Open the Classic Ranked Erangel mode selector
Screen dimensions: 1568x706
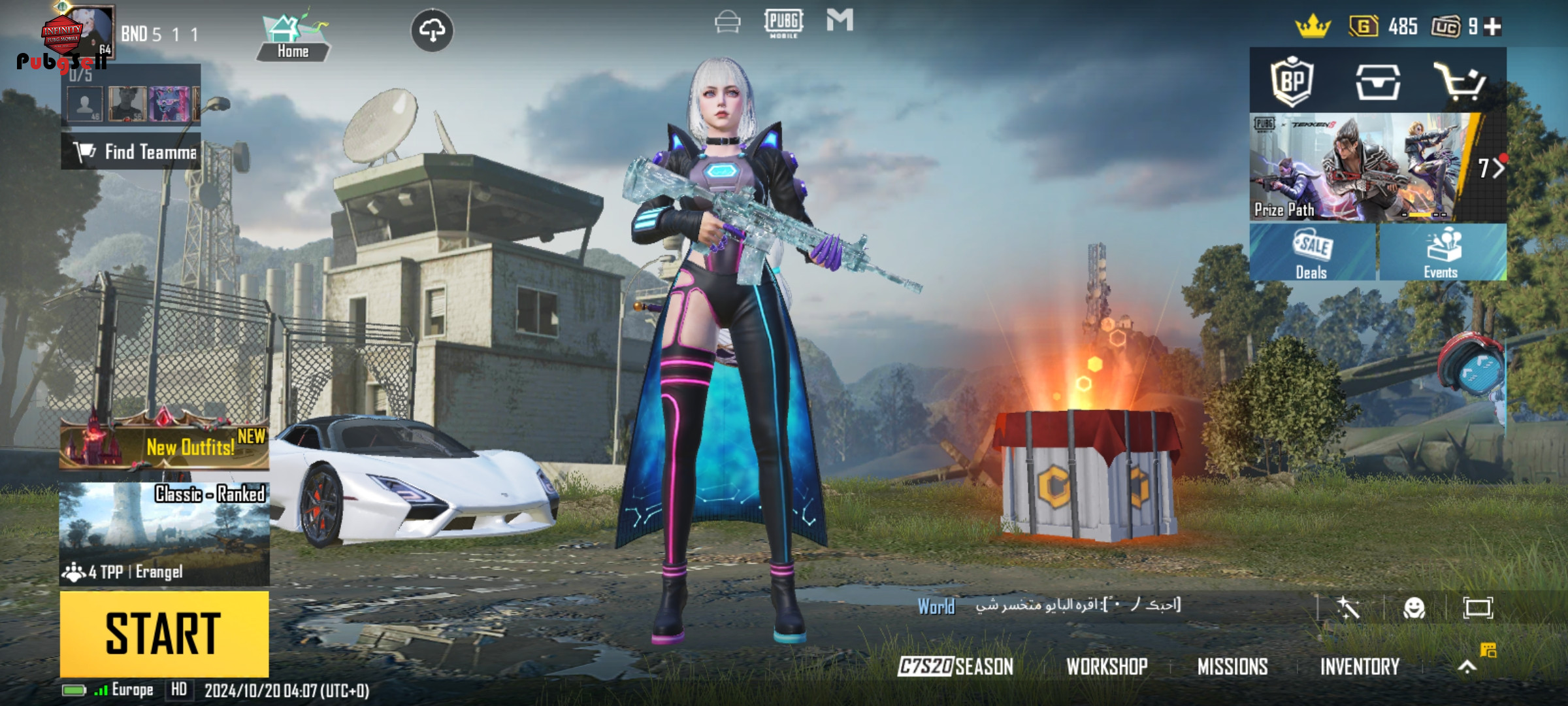[x=164, y=533]
